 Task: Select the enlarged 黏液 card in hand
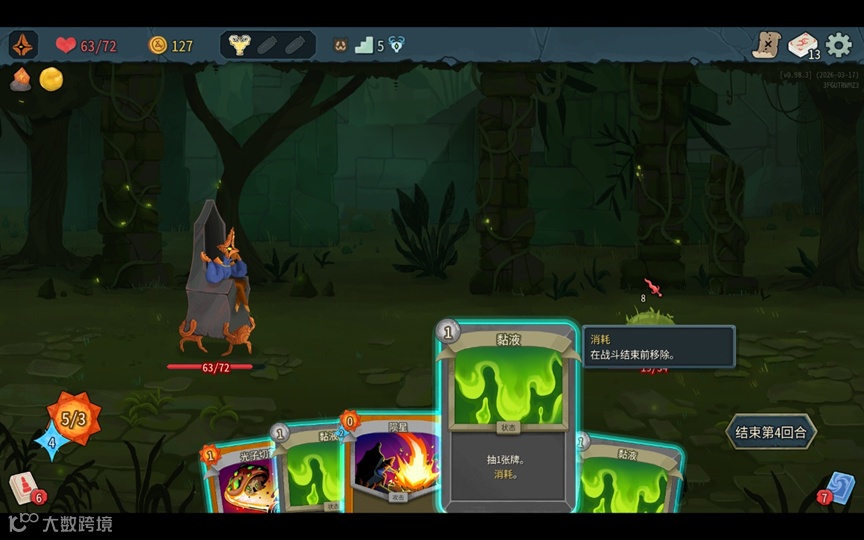click(508, 418)
